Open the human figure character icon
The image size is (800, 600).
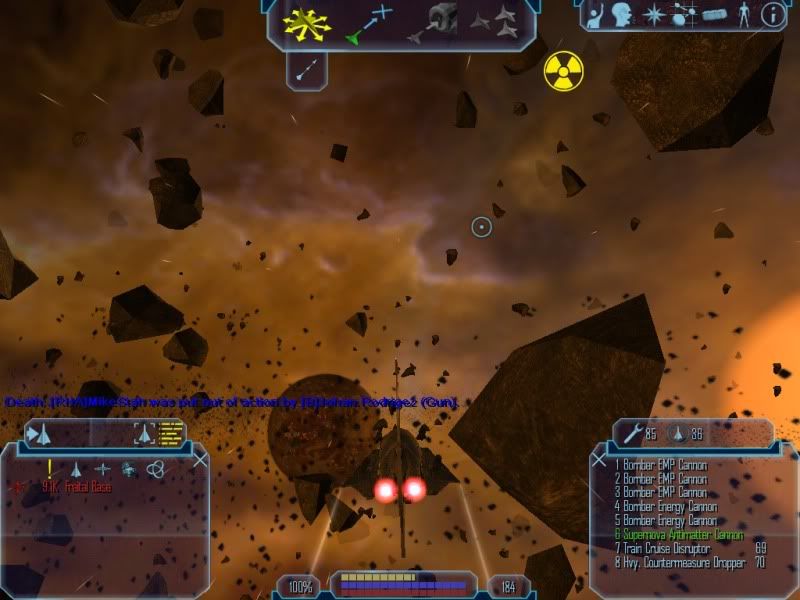tap(743, 14)
